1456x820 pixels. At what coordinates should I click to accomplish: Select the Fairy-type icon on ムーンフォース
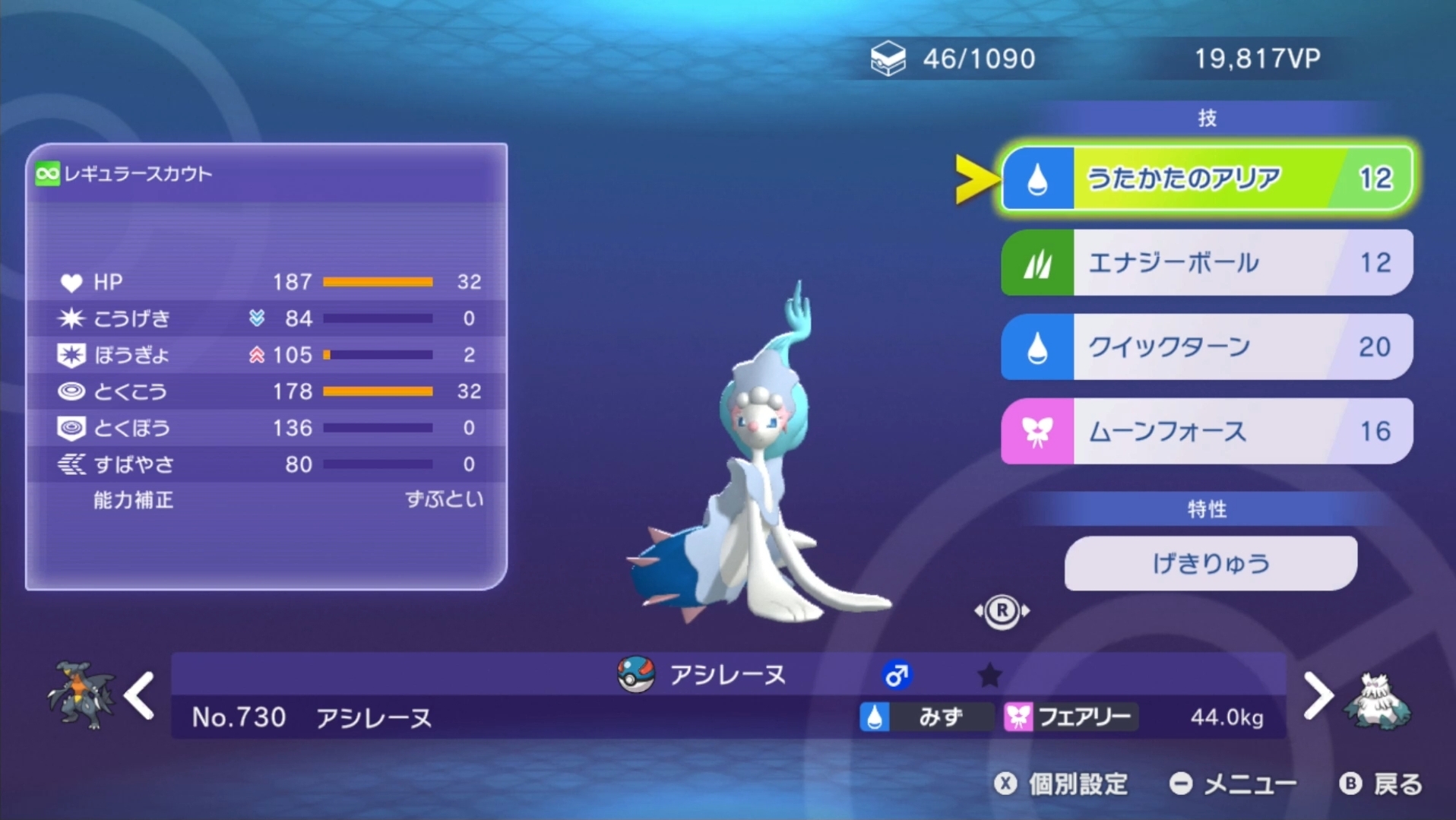pos(1038,431)
